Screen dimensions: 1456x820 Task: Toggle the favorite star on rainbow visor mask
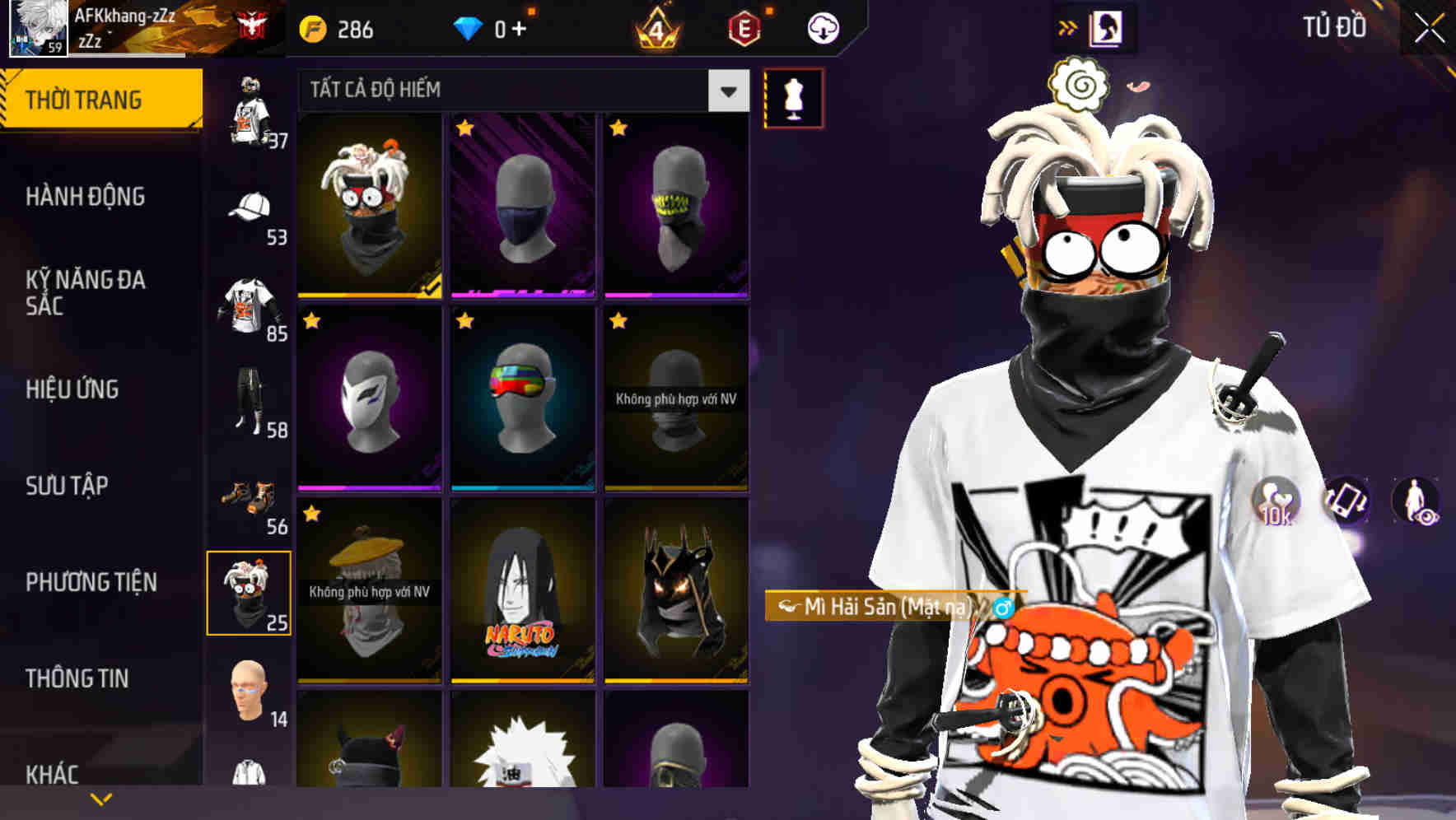coord(464,322)
